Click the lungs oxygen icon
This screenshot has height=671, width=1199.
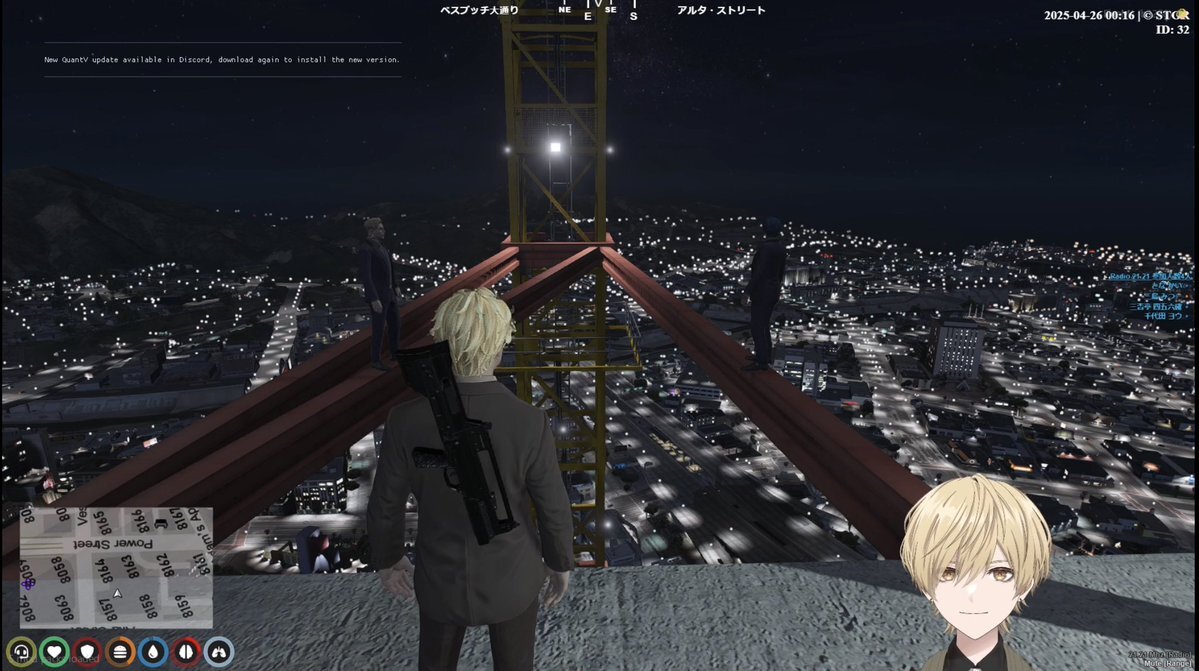(219, 653)
